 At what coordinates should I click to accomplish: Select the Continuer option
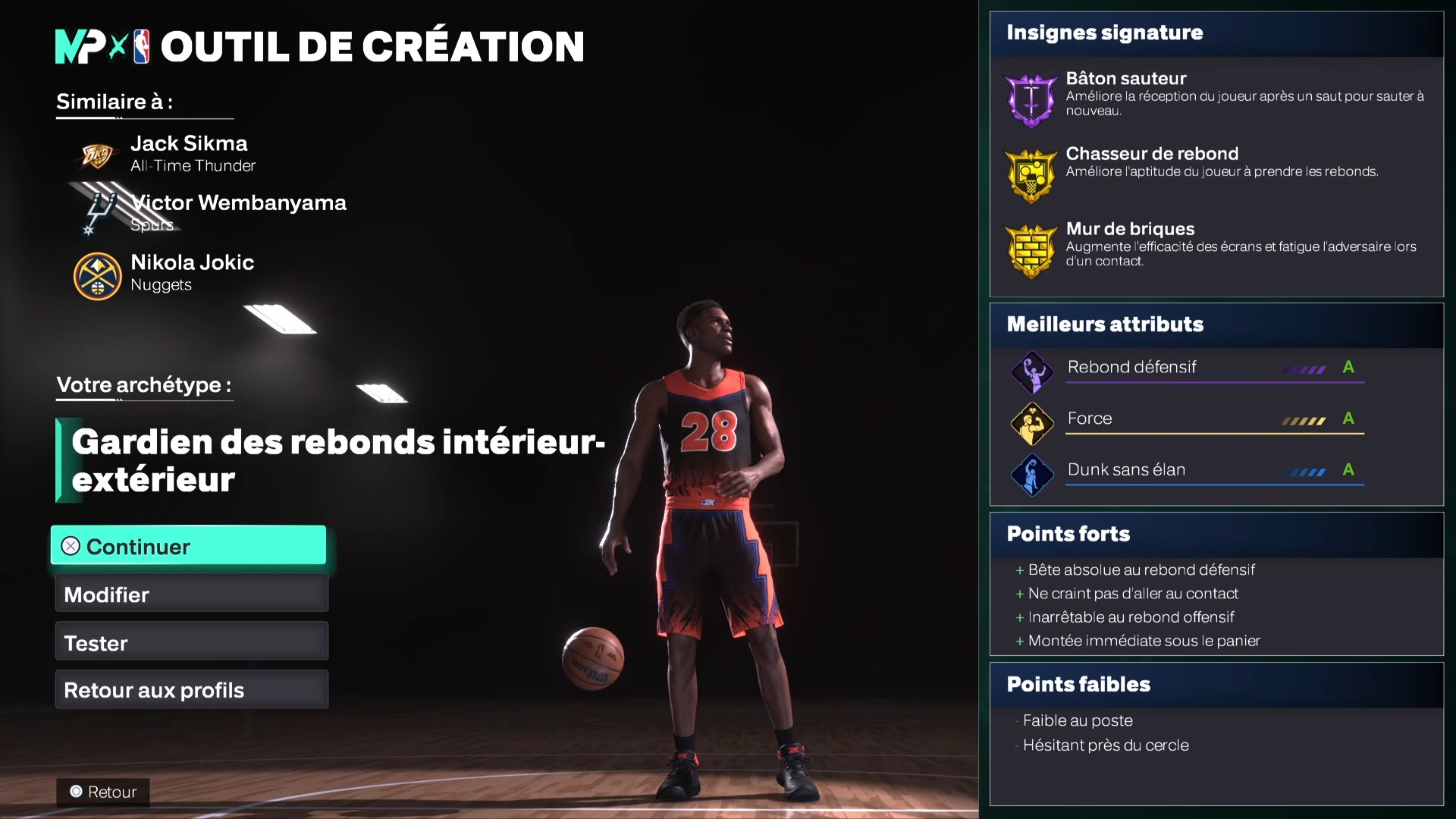(187, 545)
